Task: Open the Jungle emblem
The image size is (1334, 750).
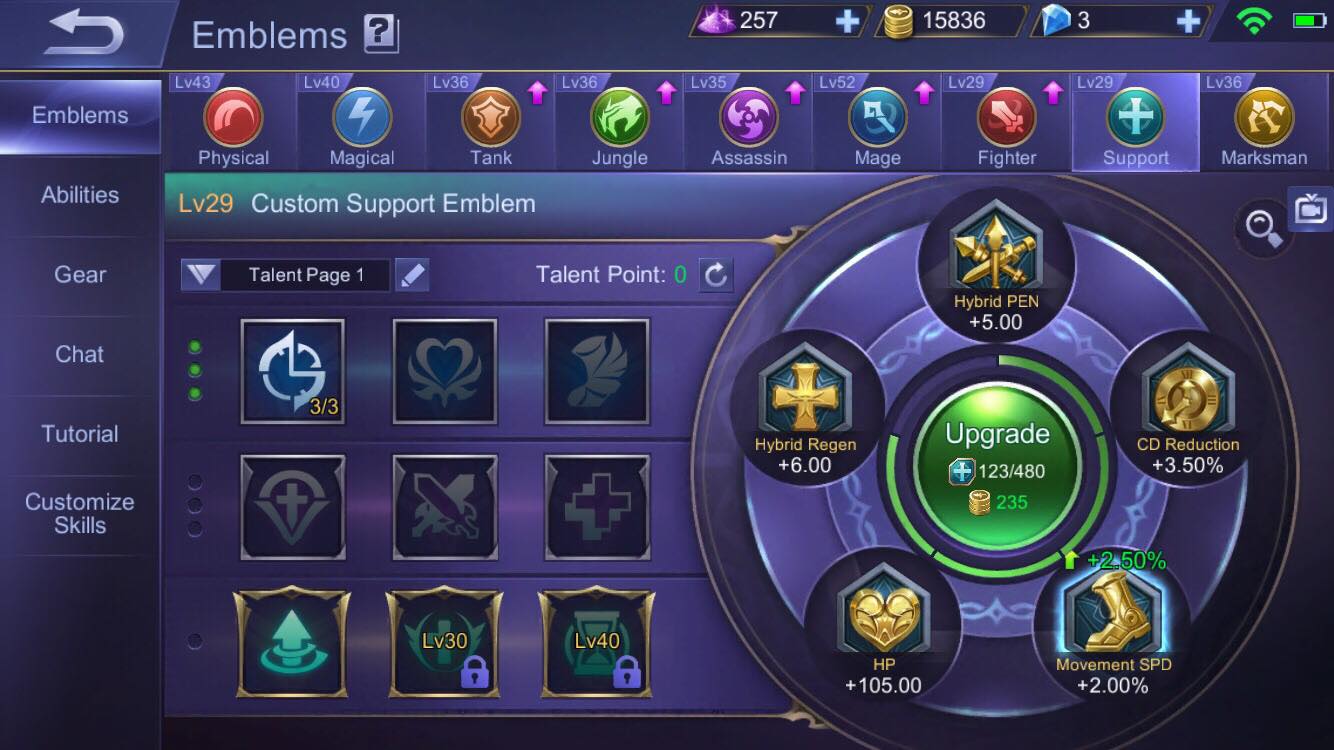Action: point(619,118)
